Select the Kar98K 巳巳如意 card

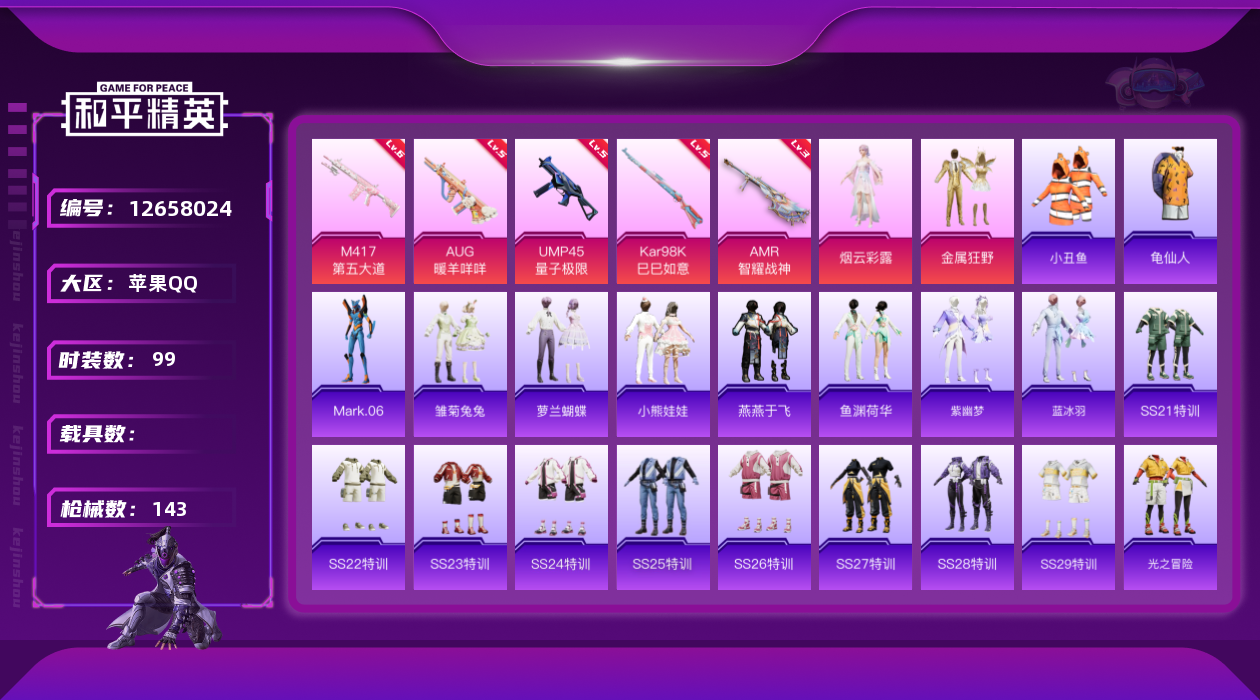pos(663,211)
